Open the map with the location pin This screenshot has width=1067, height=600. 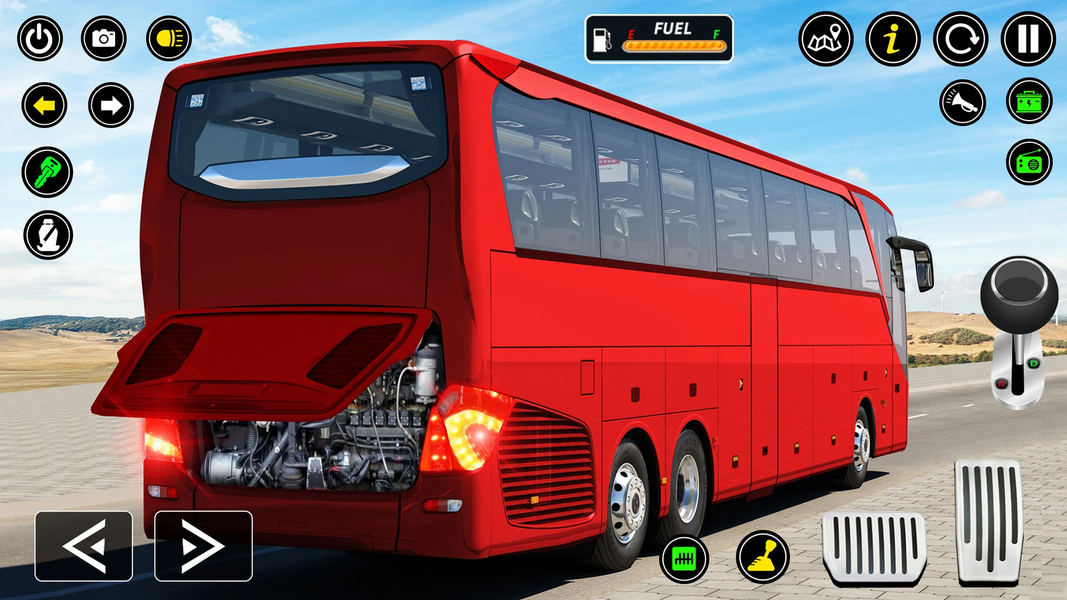(825, 39)
